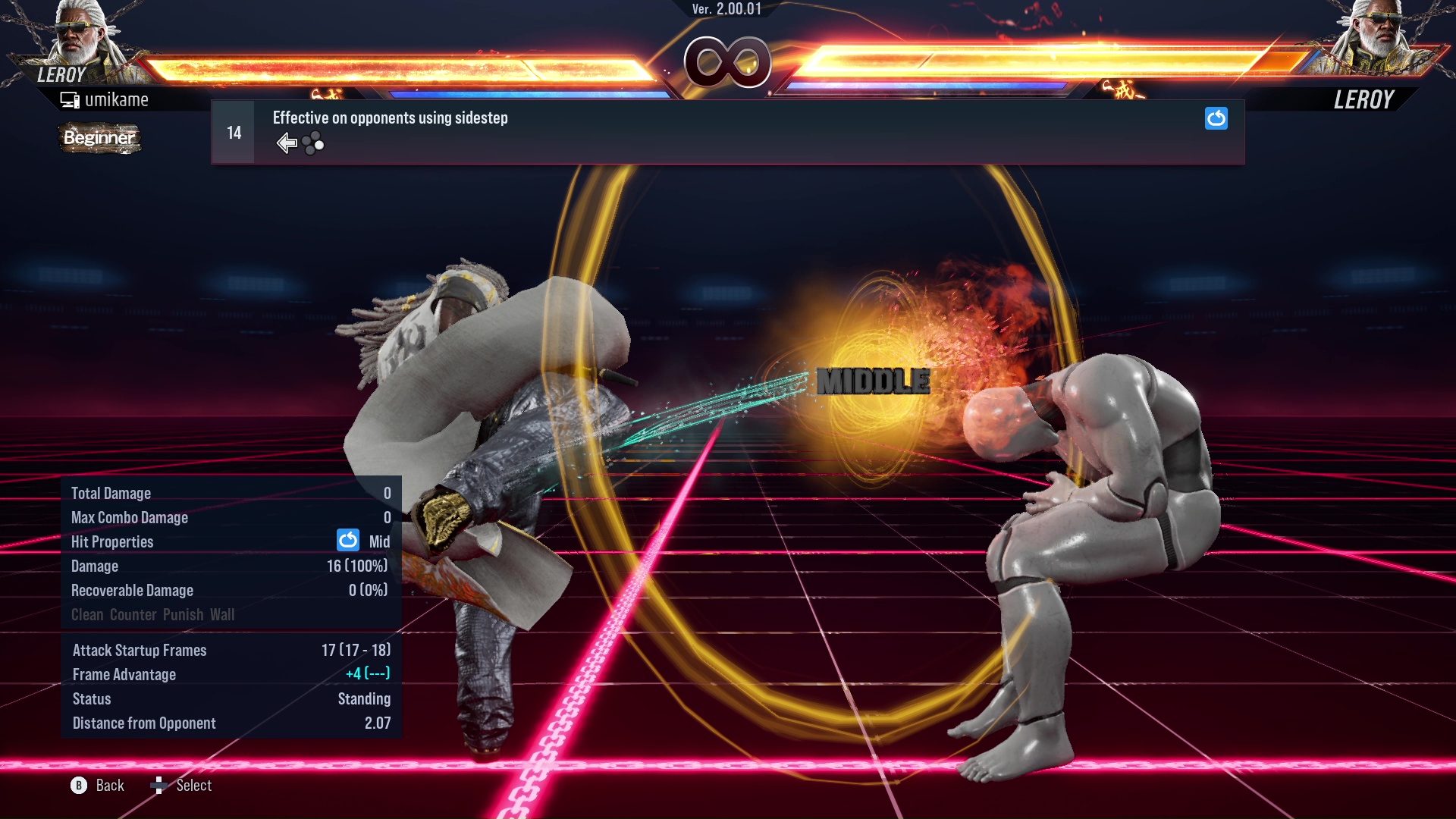
Task: Click the back arrow input icon
Action: (286, 142)
